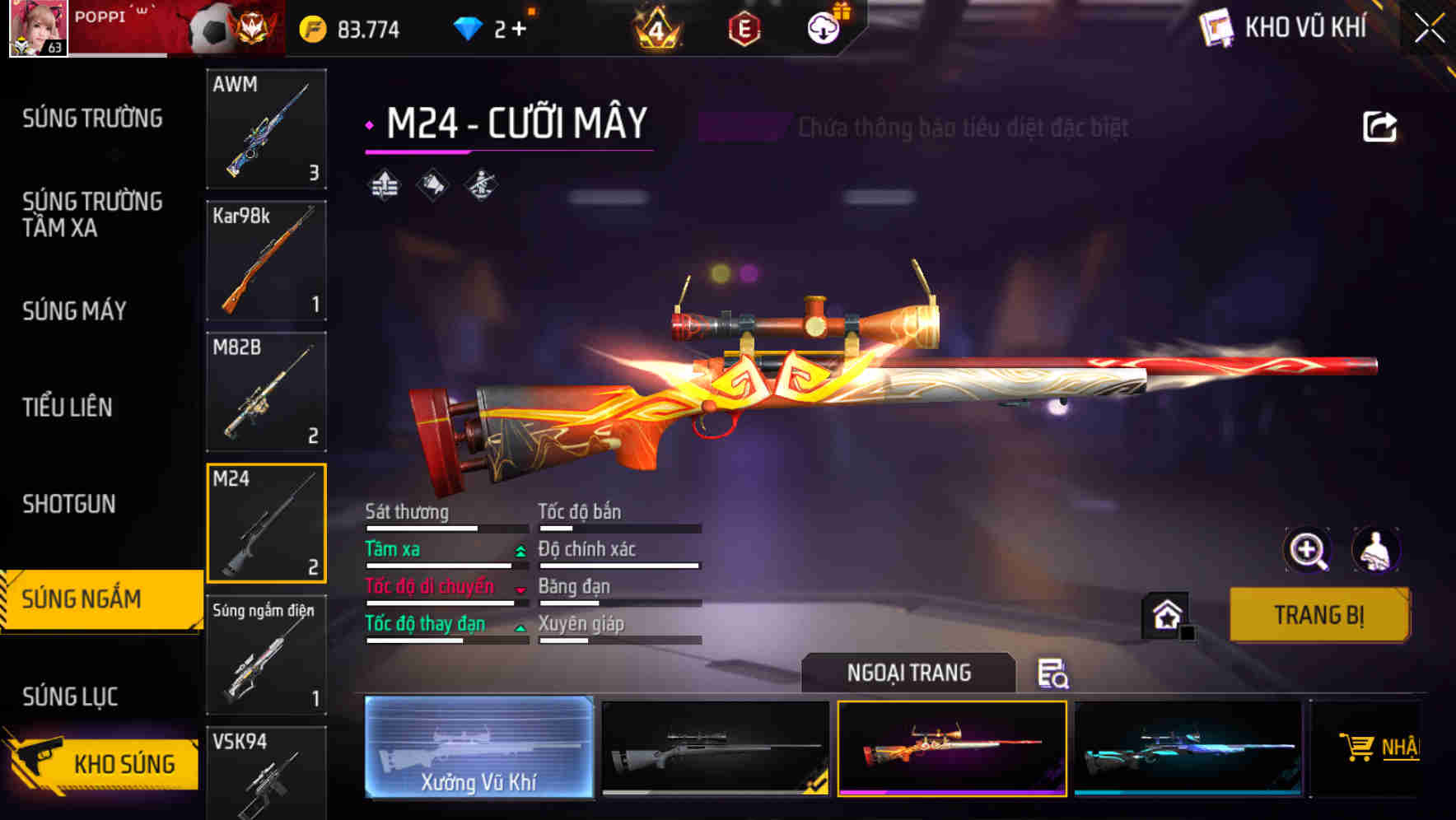Click the magnifier zoom-in icon near TRANG BỊ

coord(1309,550)
